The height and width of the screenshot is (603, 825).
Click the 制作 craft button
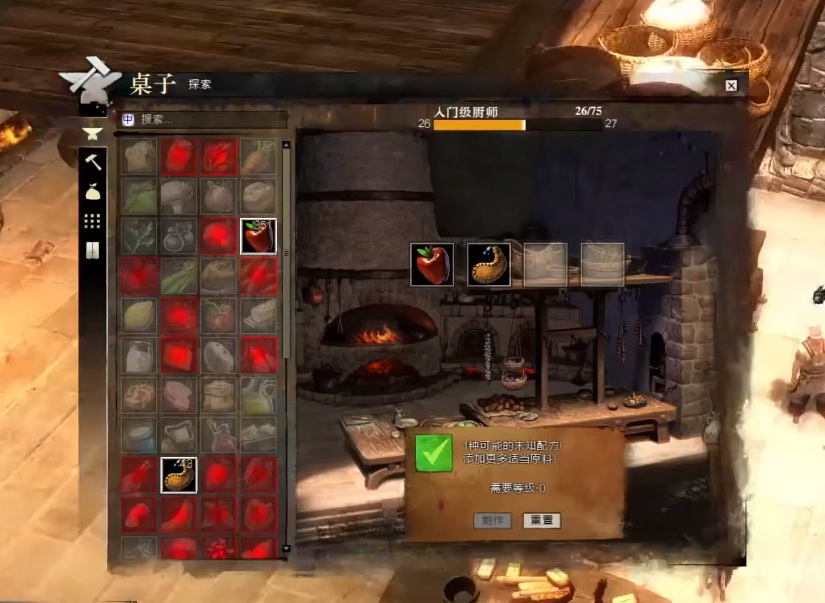pyautogui.click(x=492, y=520)
